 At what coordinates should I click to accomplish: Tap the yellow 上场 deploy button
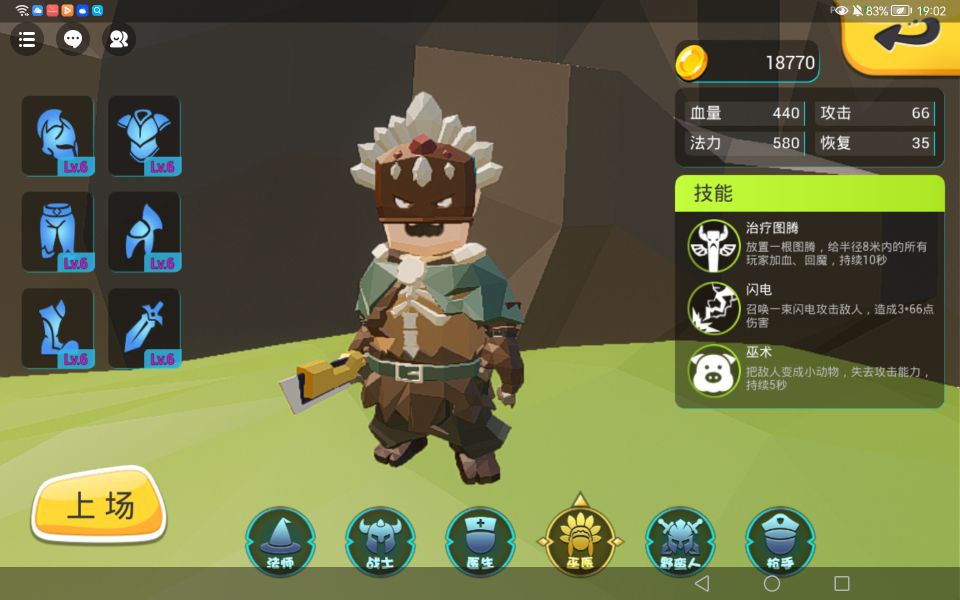coord(99,506)
